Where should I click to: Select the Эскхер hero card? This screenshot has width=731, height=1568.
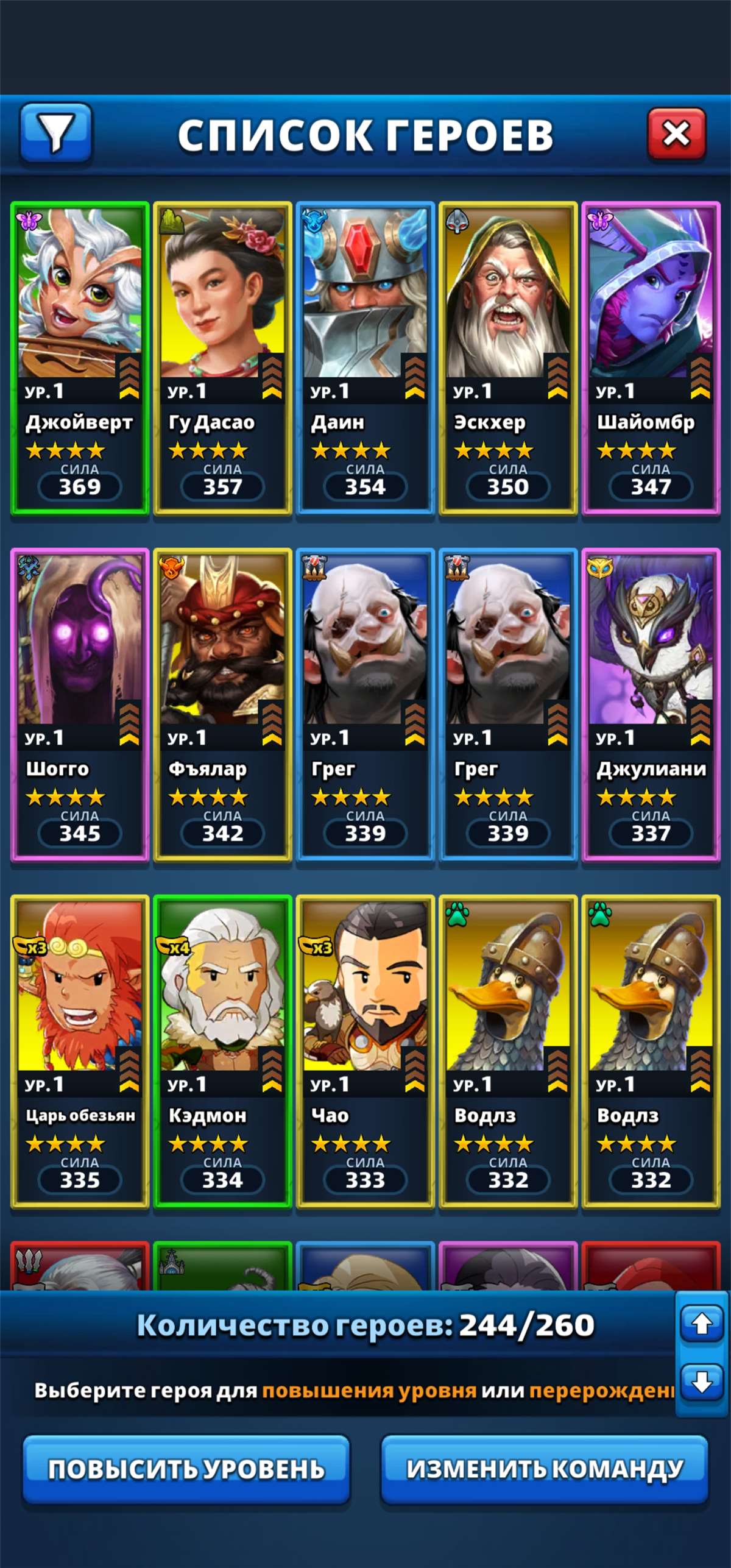508,358
